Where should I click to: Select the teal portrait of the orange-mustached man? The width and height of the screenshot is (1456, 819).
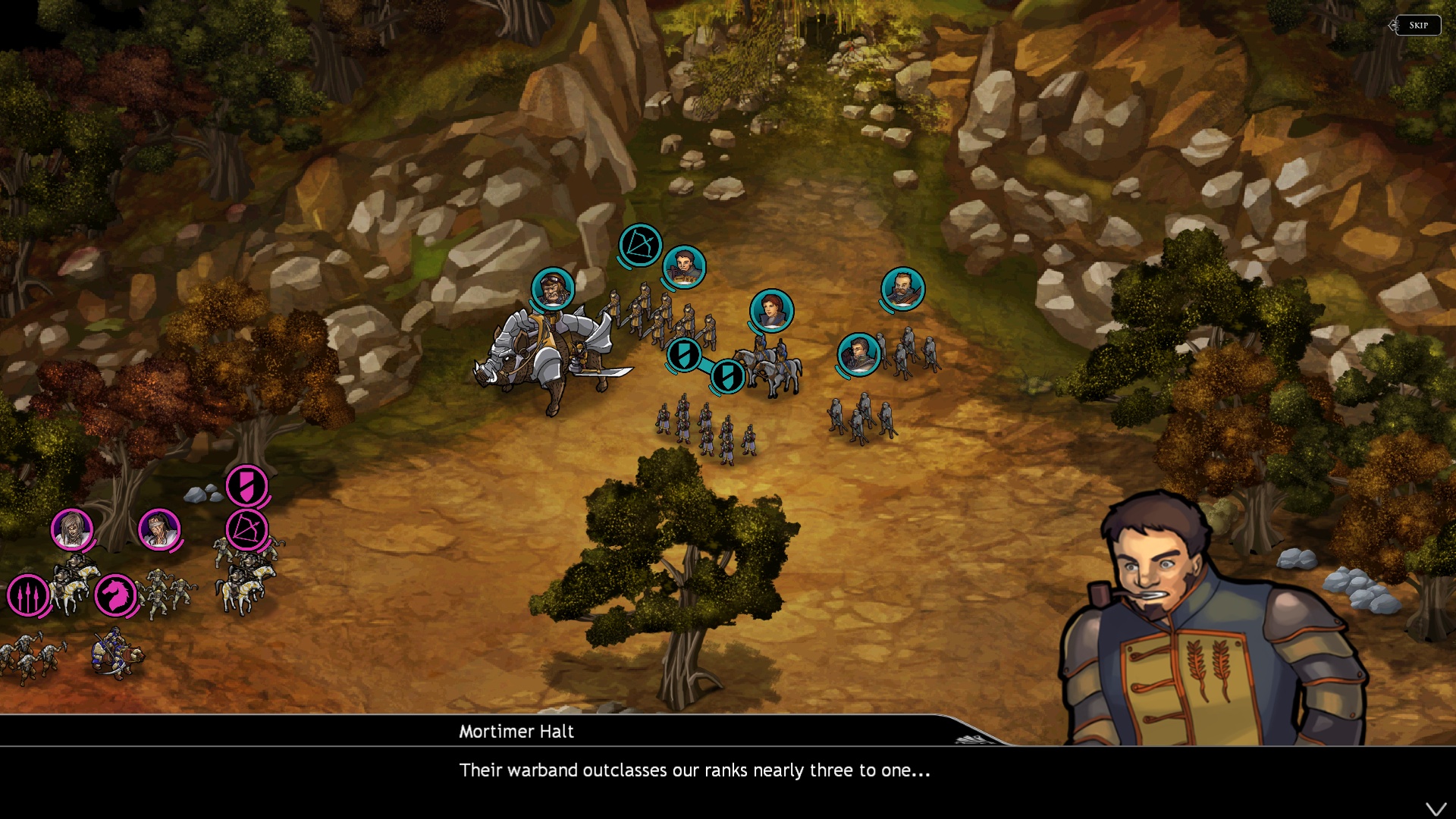[902, 288]
